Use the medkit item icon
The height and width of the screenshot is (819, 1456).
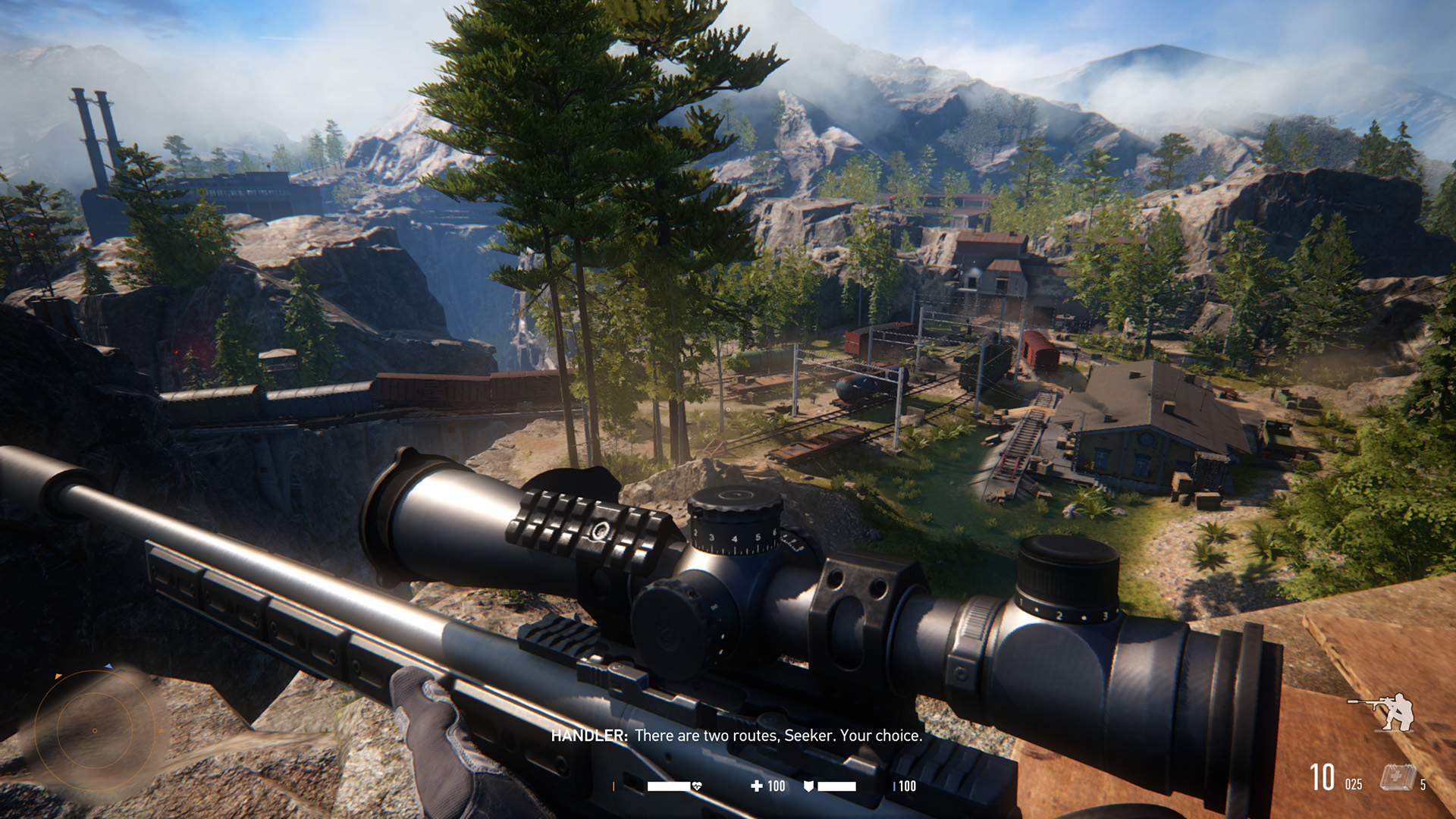coord(1396,778)
